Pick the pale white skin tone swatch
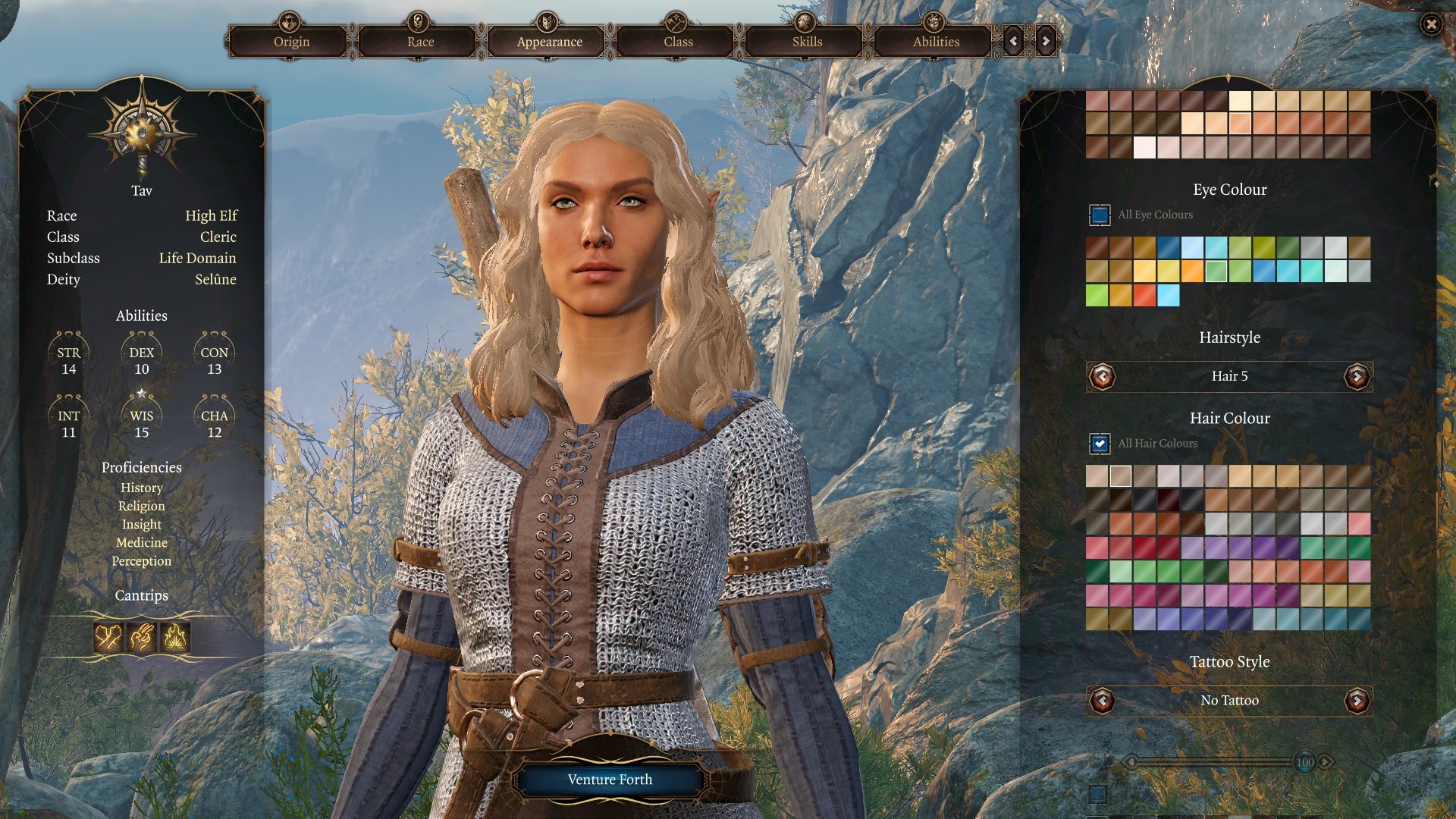Screen dimensions: 1456x819 coord(1144,147)
